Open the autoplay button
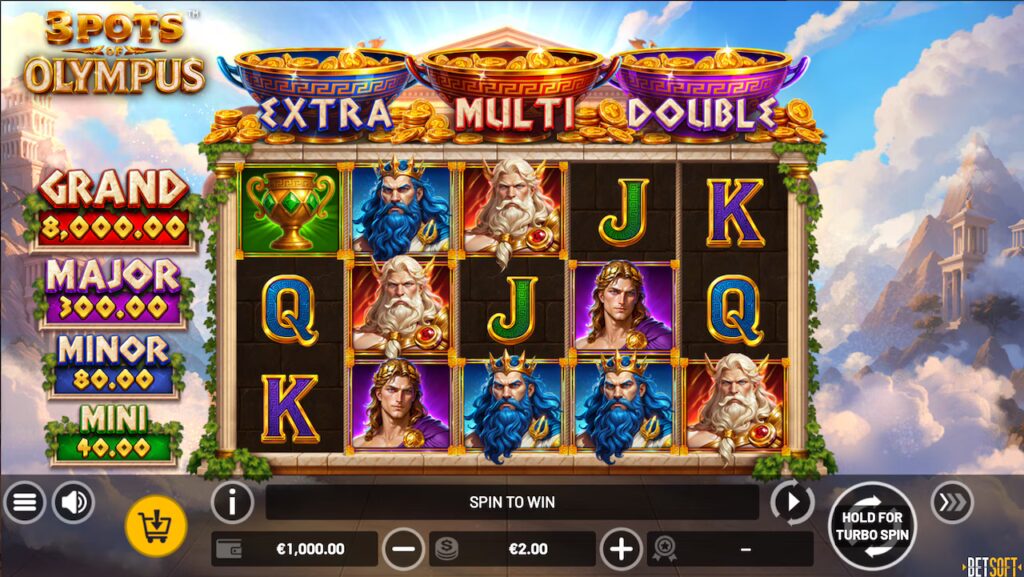 point(793,502)
